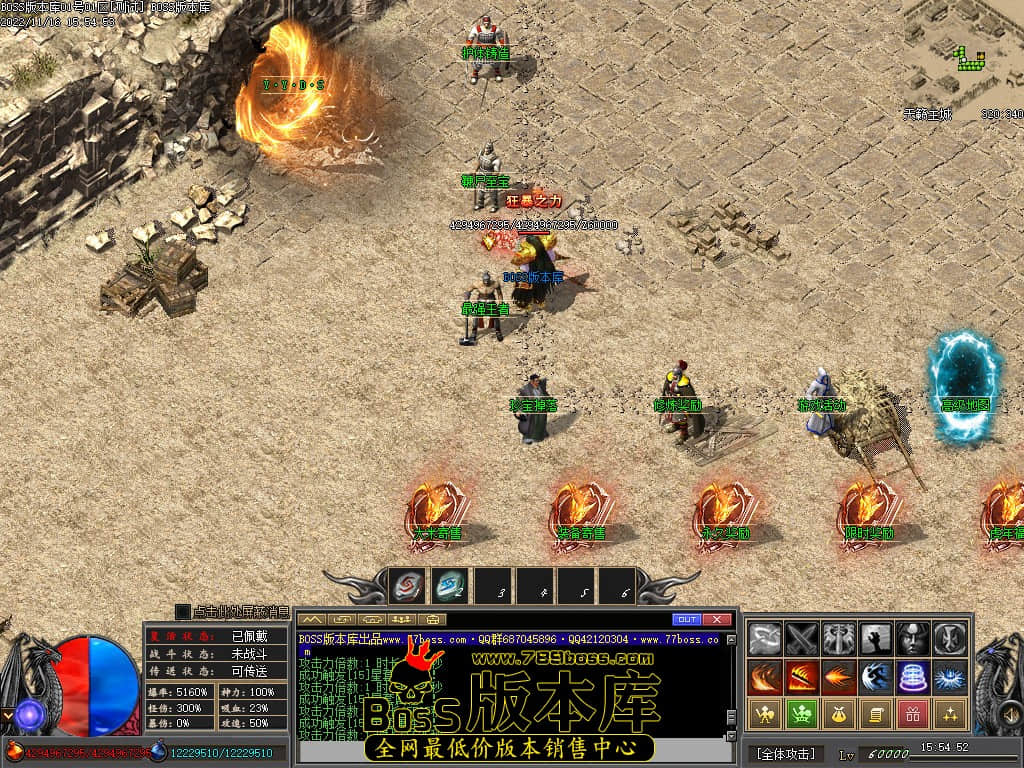Activate the crossed swords skill icon

(x=802, y=638)
